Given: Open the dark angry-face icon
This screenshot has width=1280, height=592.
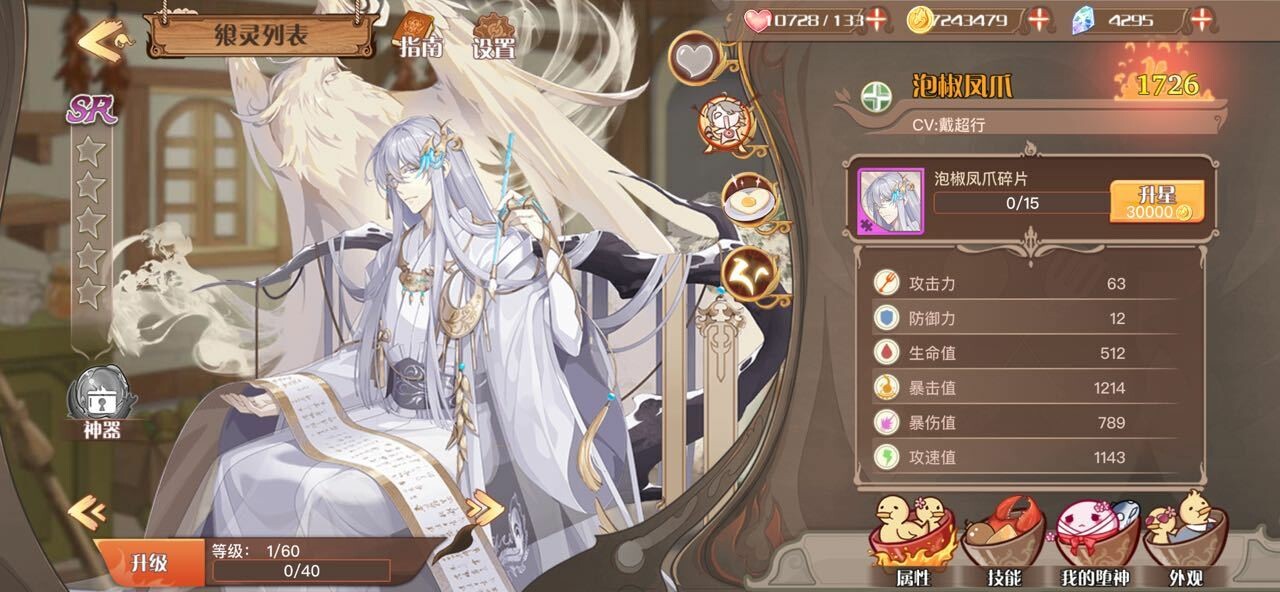Looking at the screenshot, I should 749,271.
